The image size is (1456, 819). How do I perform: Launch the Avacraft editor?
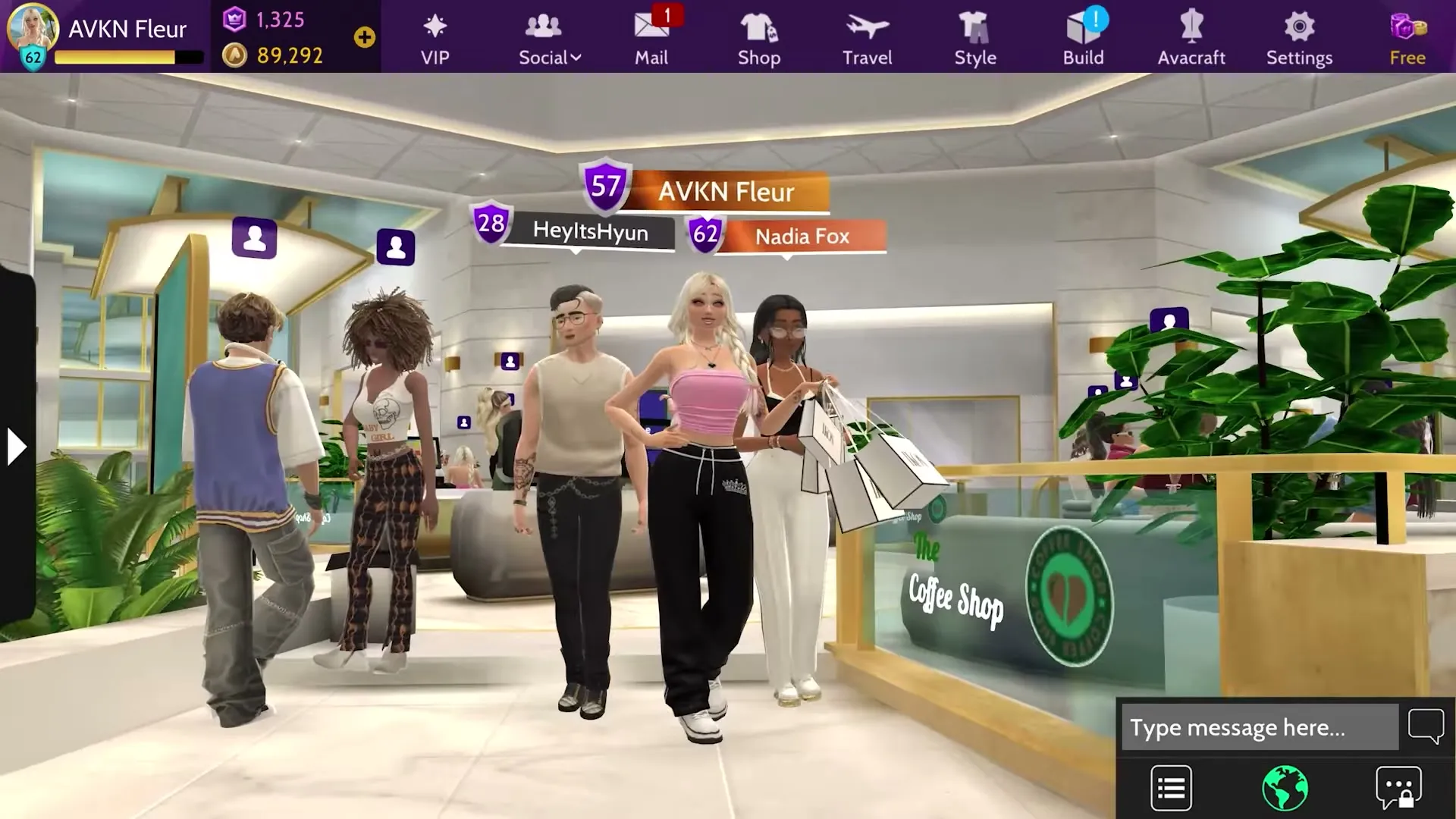tap(1191, 34)
